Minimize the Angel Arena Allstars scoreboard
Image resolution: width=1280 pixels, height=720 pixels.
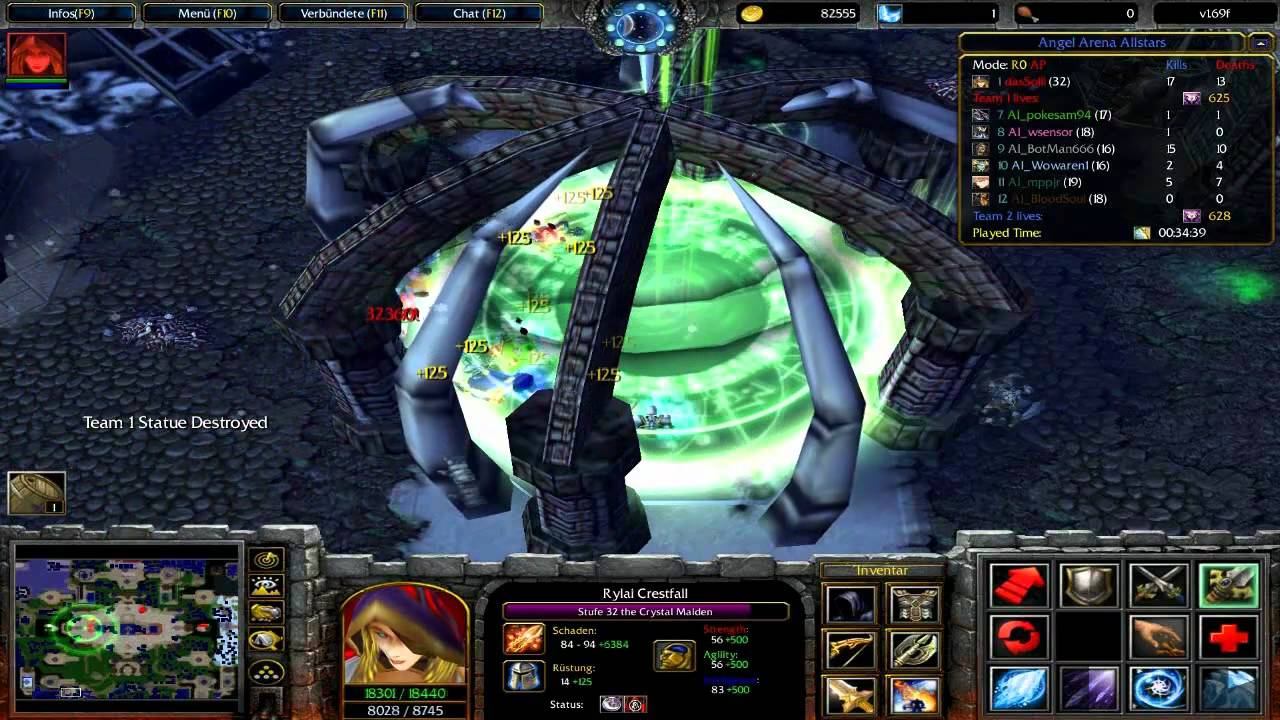[x=1258, y=43]
